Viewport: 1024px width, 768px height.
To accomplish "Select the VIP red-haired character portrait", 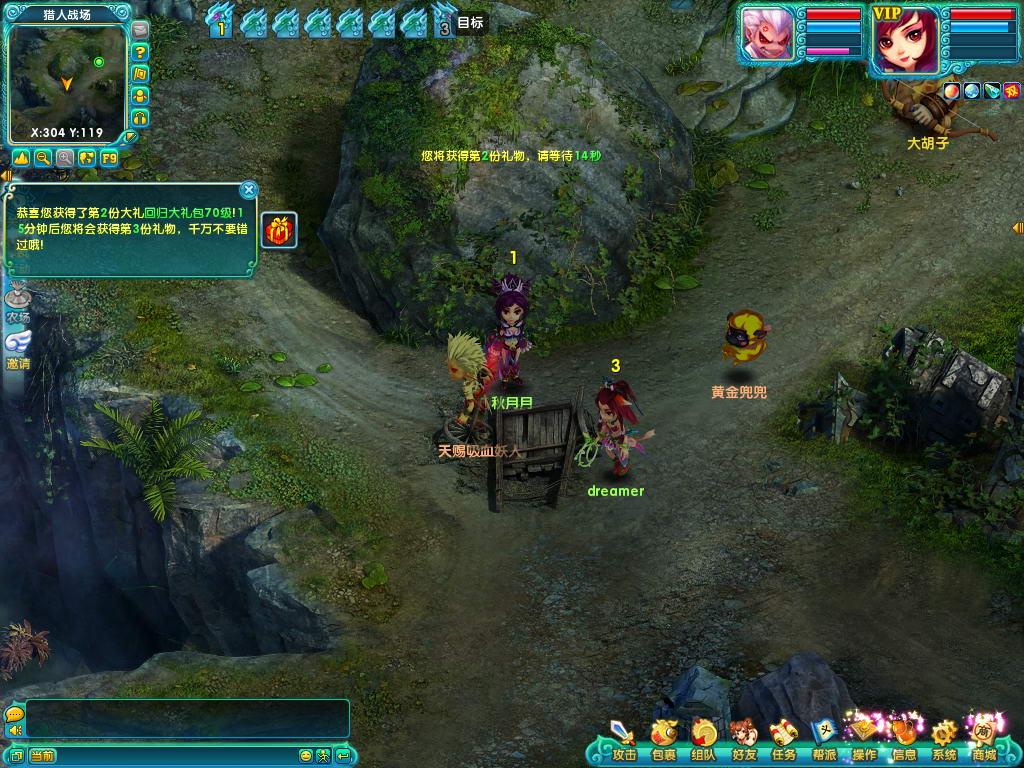I will [x=906, y=42].
